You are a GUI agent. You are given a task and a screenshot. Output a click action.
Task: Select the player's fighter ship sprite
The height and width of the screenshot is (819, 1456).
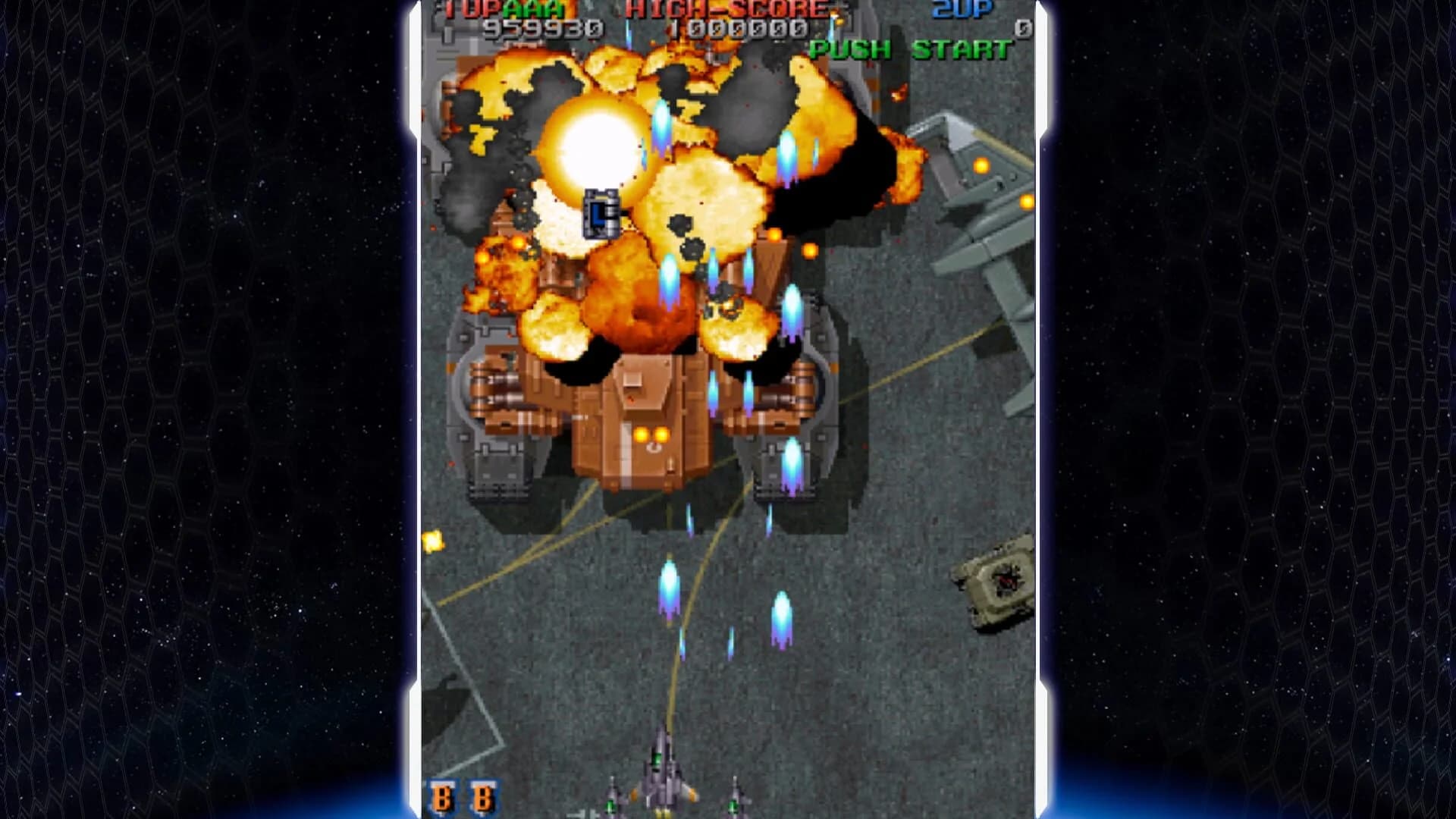pyautogui.click(x=664, y=773)
